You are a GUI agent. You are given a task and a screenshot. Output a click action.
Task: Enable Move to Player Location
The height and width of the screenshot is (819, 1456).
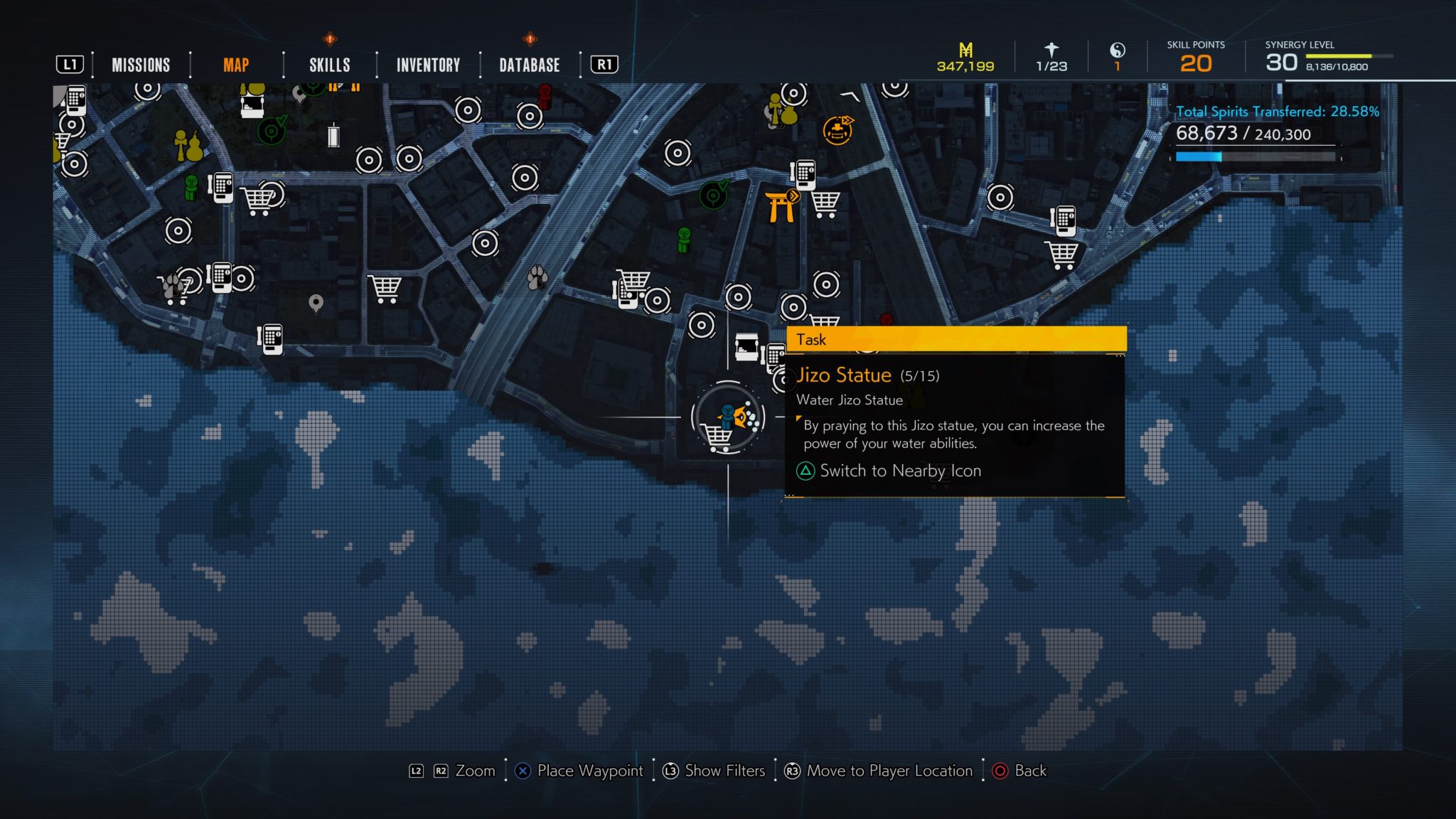(x=880, y=771)
